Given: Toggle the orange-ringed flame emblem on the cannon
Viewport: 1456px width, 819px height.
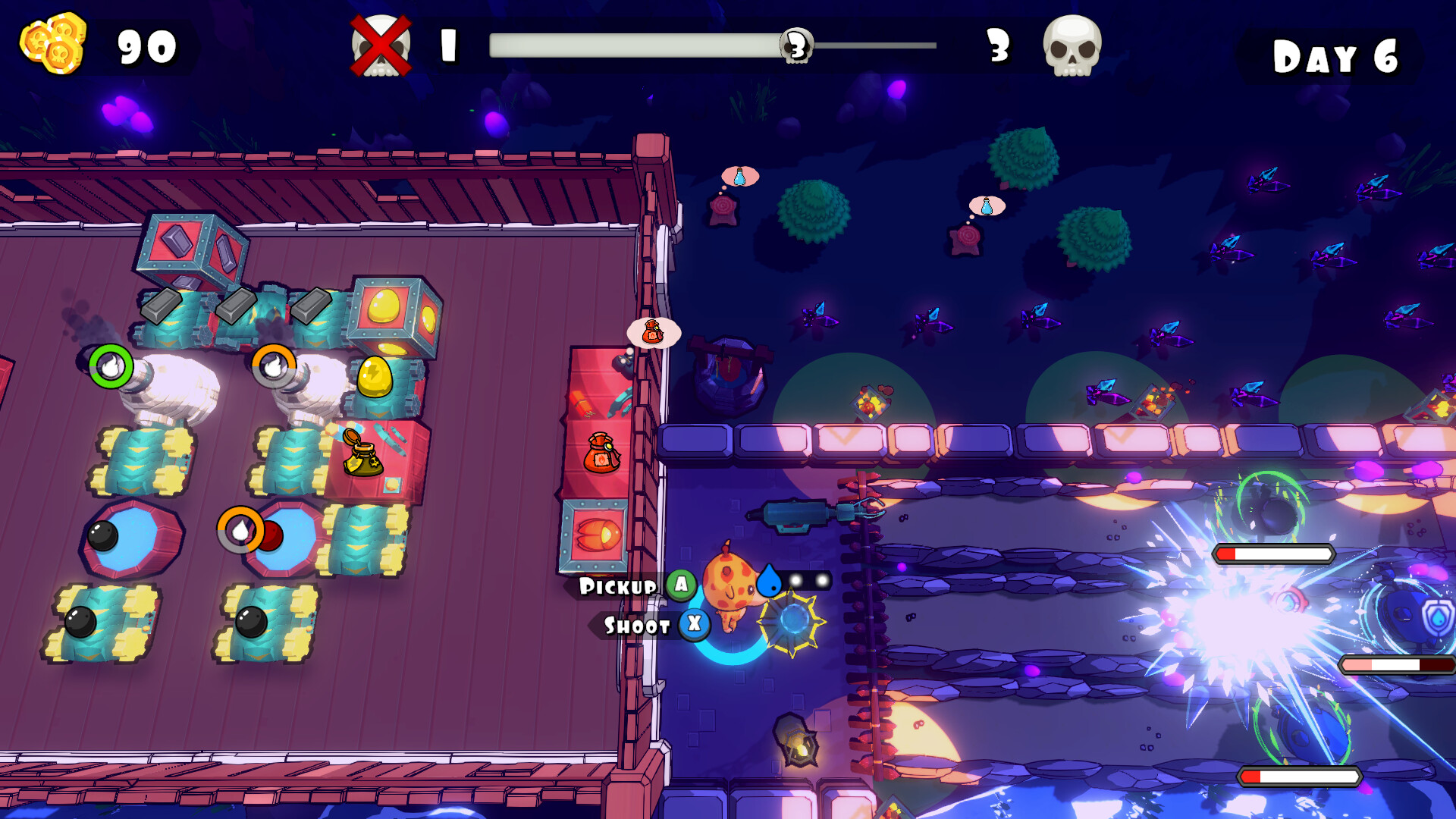Looking at the screenshot, I should [x=275, y=365].
